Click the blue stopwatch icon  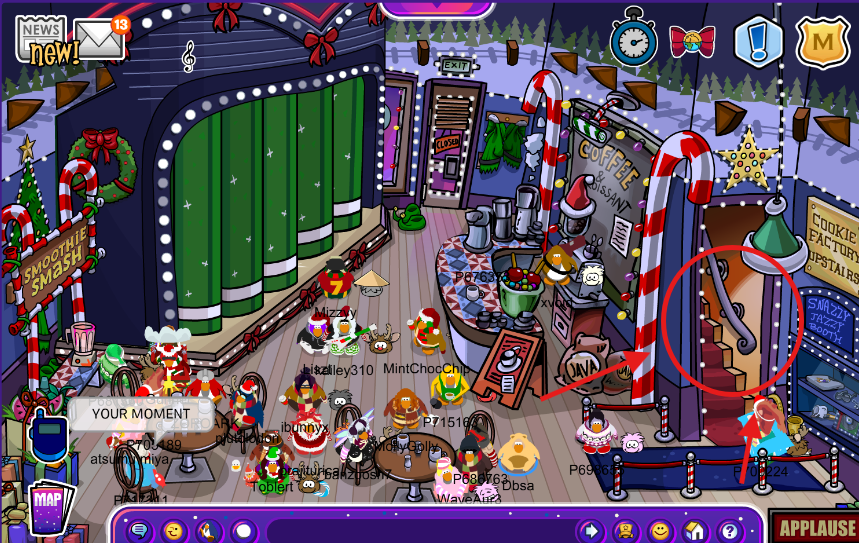[632, 39]
